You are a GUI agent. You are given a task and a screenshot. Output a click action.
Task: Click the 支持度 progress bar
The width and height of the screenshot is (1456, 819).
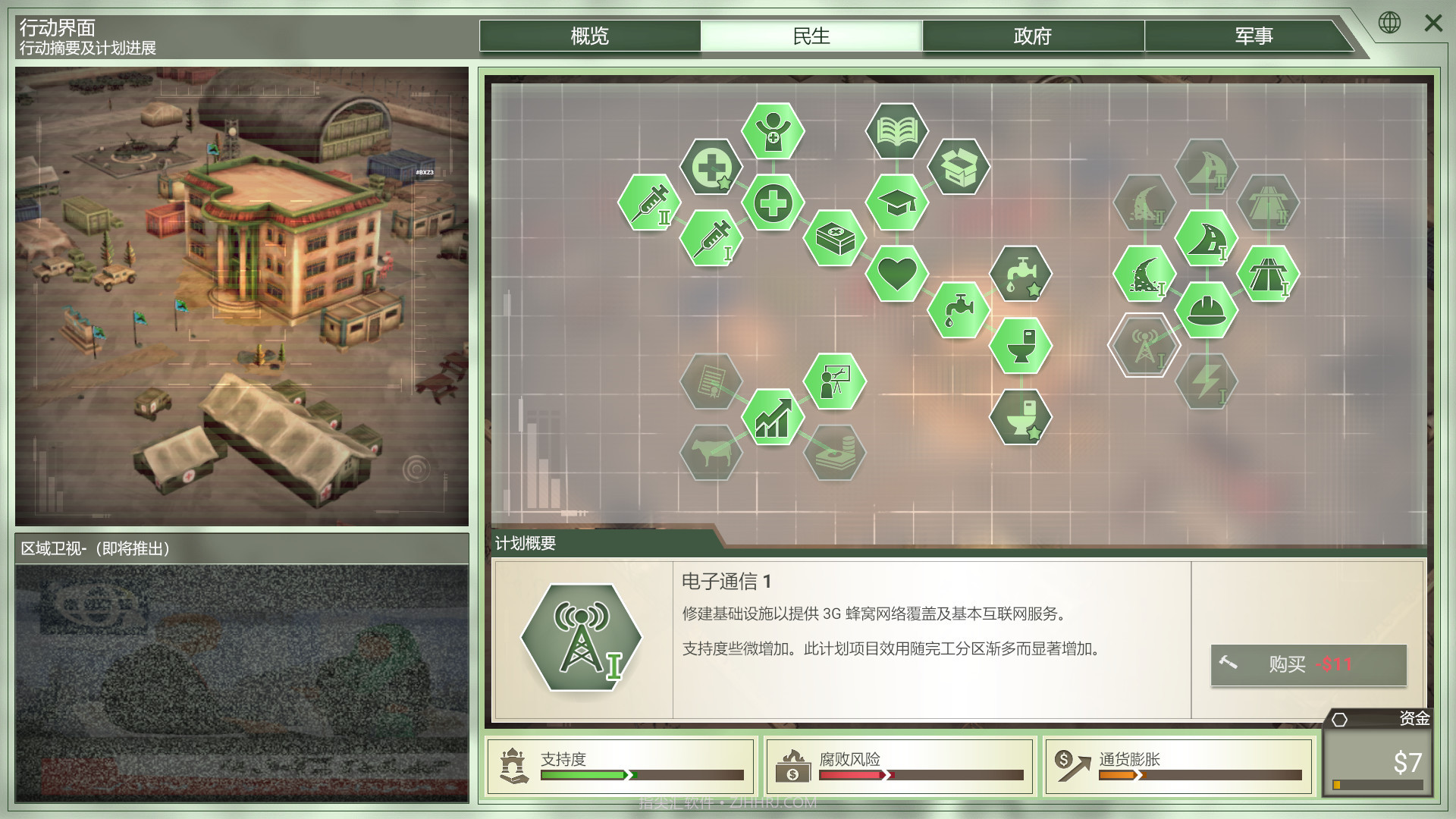pos(641,776)
